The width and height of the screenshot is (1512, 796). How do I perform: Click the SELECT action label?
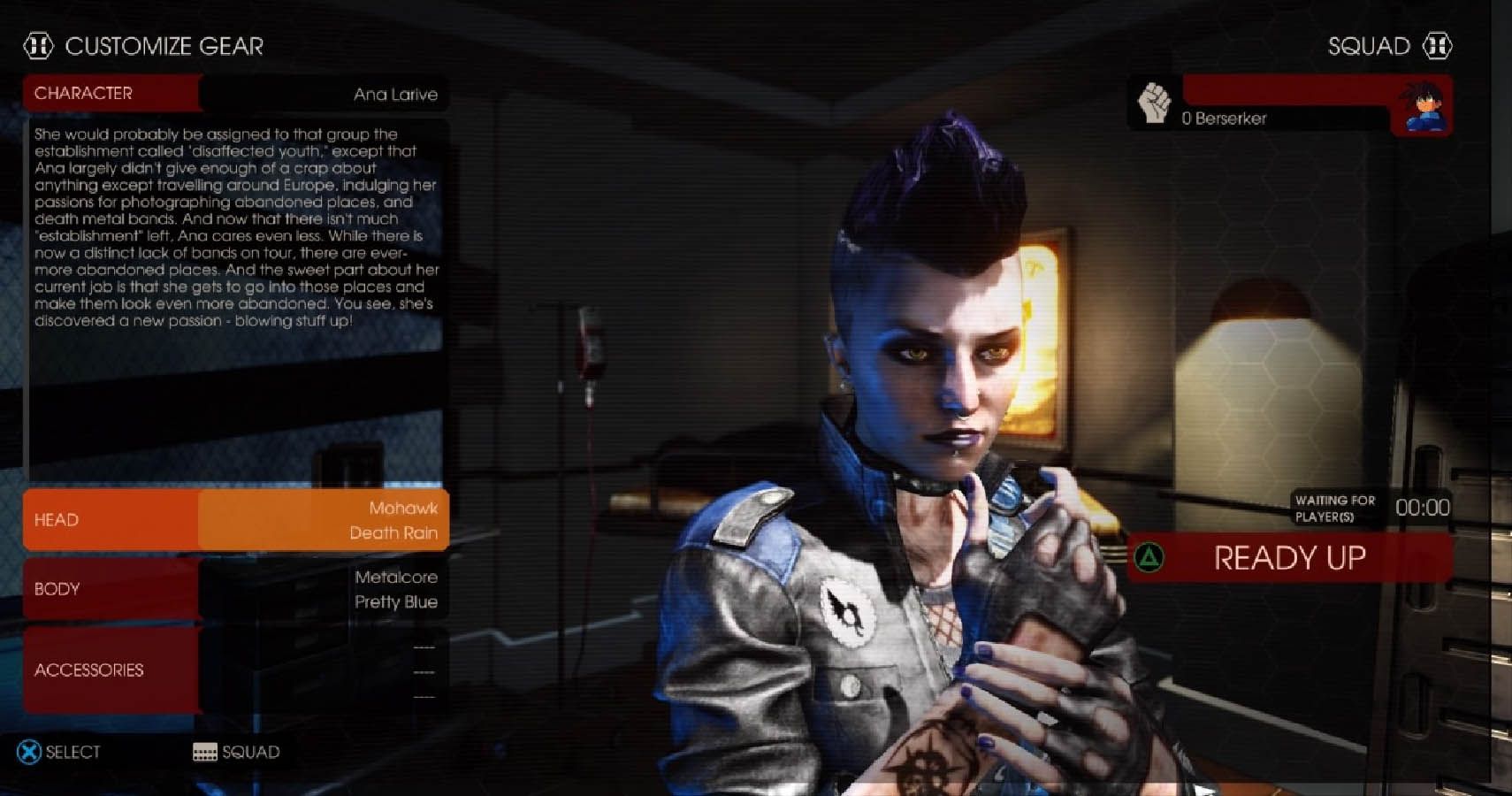click(x=73, y=751)
